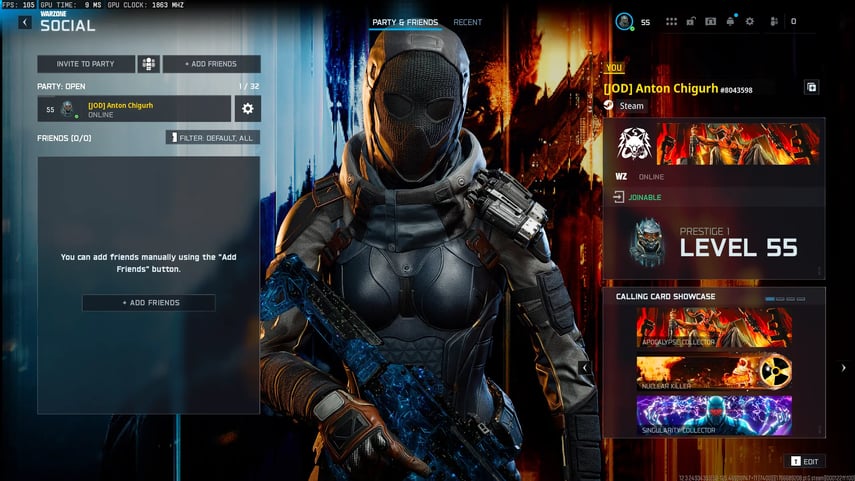
Task: Click the left arrow beside the showcase panel
Action: tap(585, 368)
